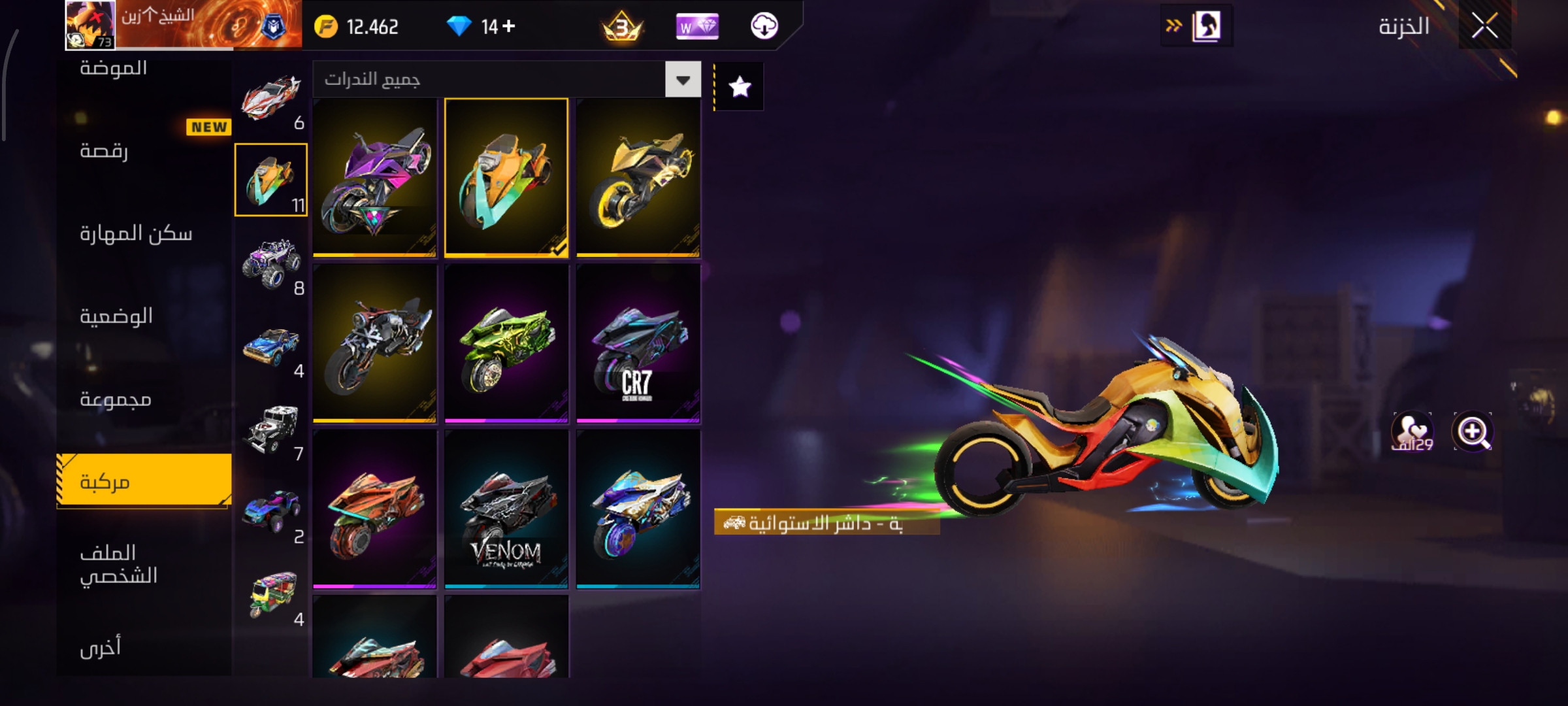The width and height of the screenshot is (1568, 706).
Task: Add diamonds with the plus button
Action: [509, 26]
